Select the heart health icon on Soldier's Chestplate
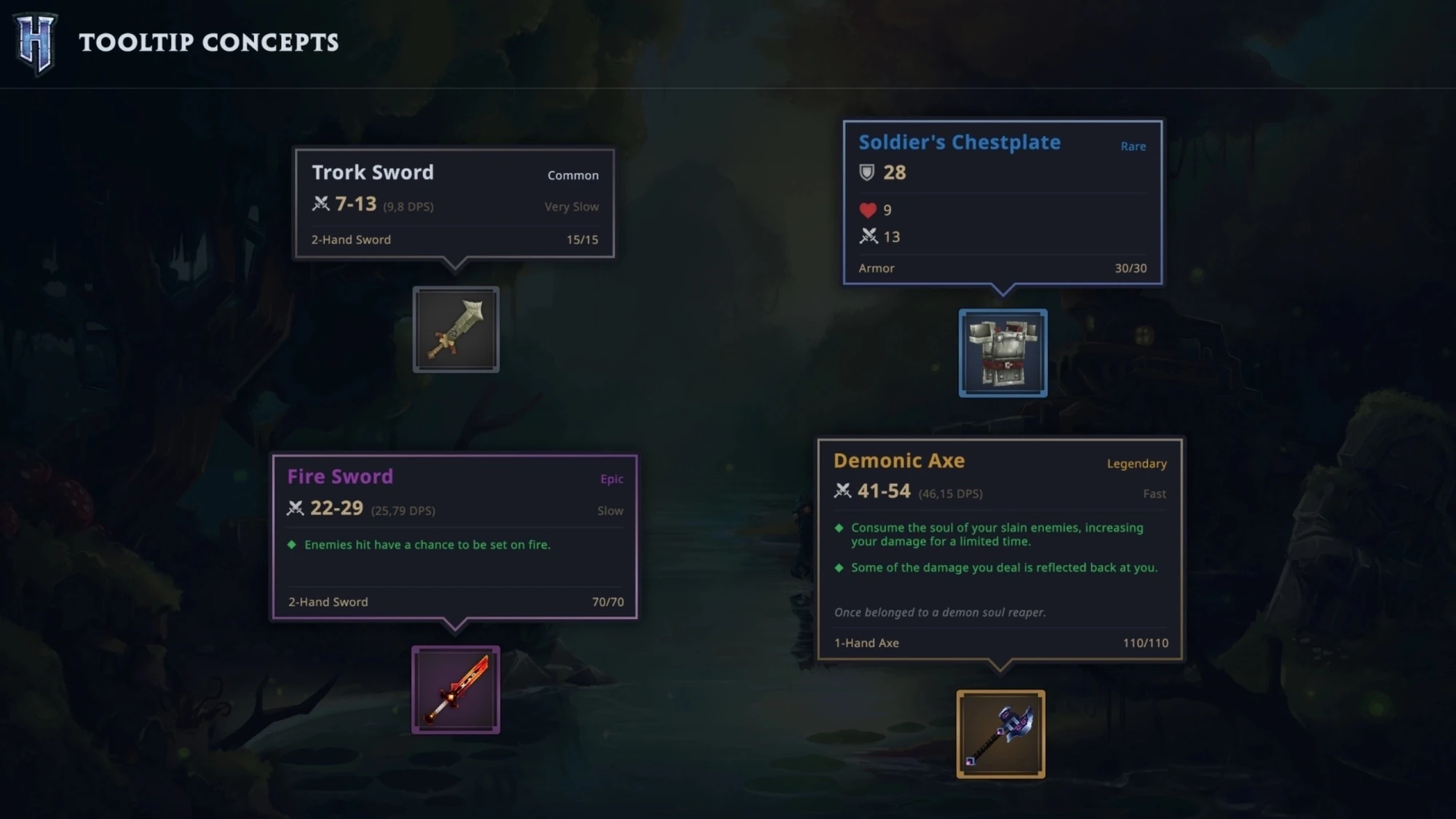This screenshot has width=1456, height=819. click(868, 210)
